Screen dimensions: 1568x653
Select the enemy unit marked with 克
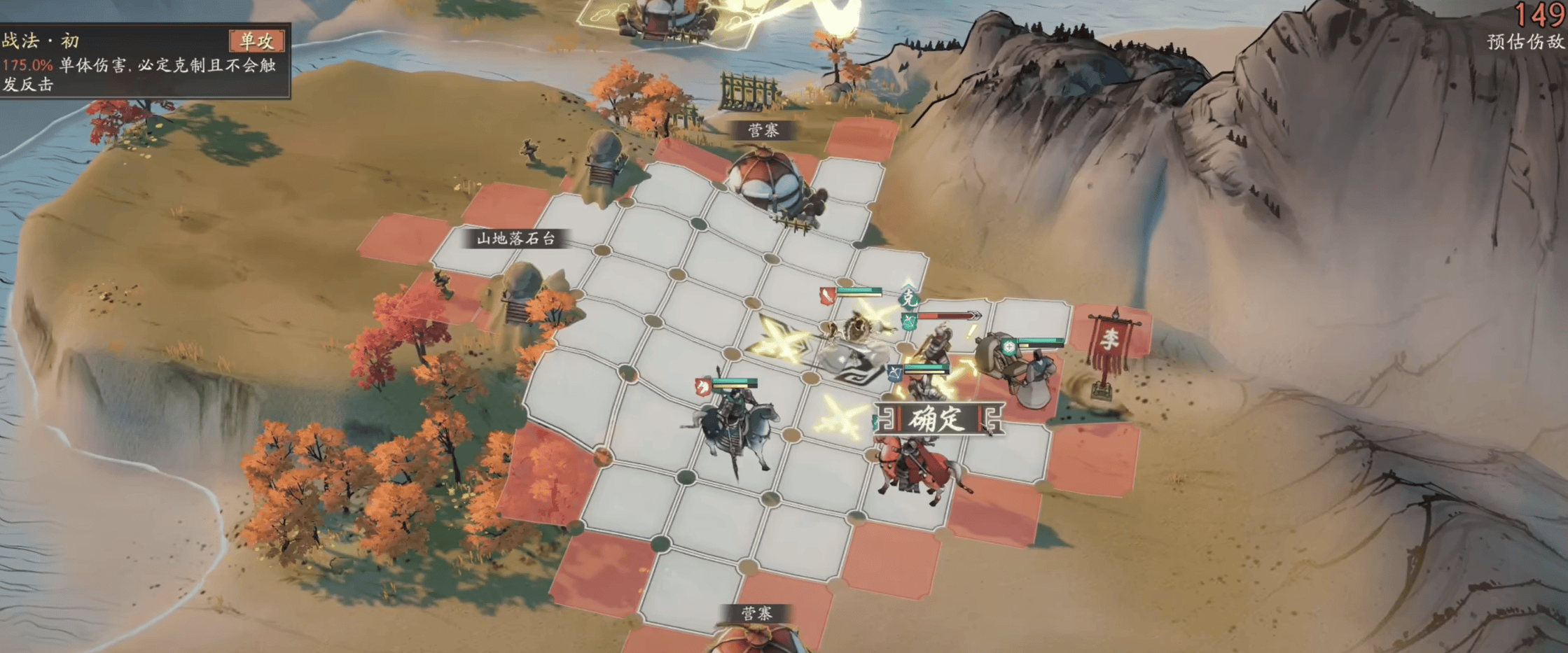938,344
